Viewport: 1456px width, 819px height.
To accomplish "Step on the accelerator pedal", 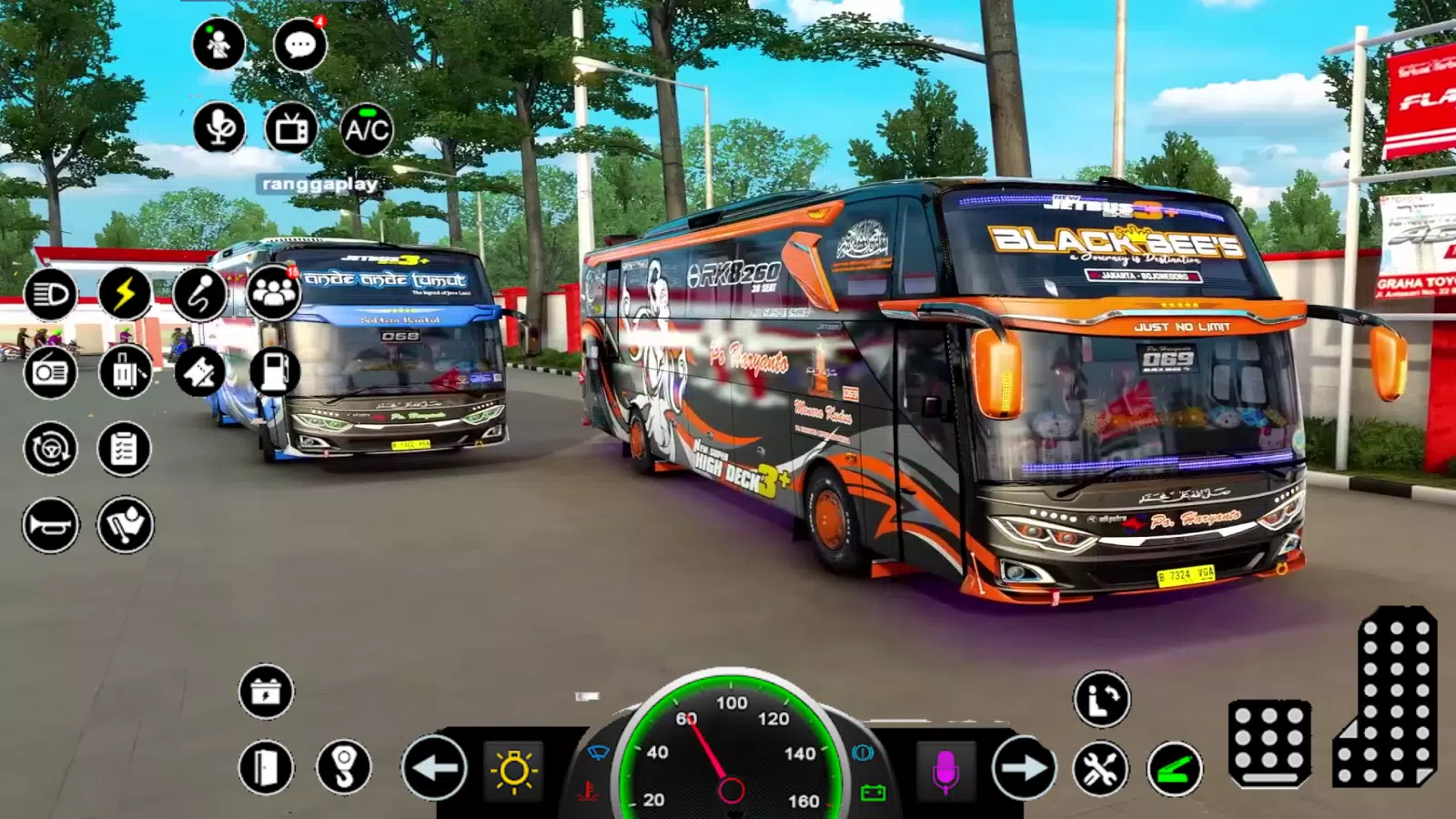I will (1388, 696).
